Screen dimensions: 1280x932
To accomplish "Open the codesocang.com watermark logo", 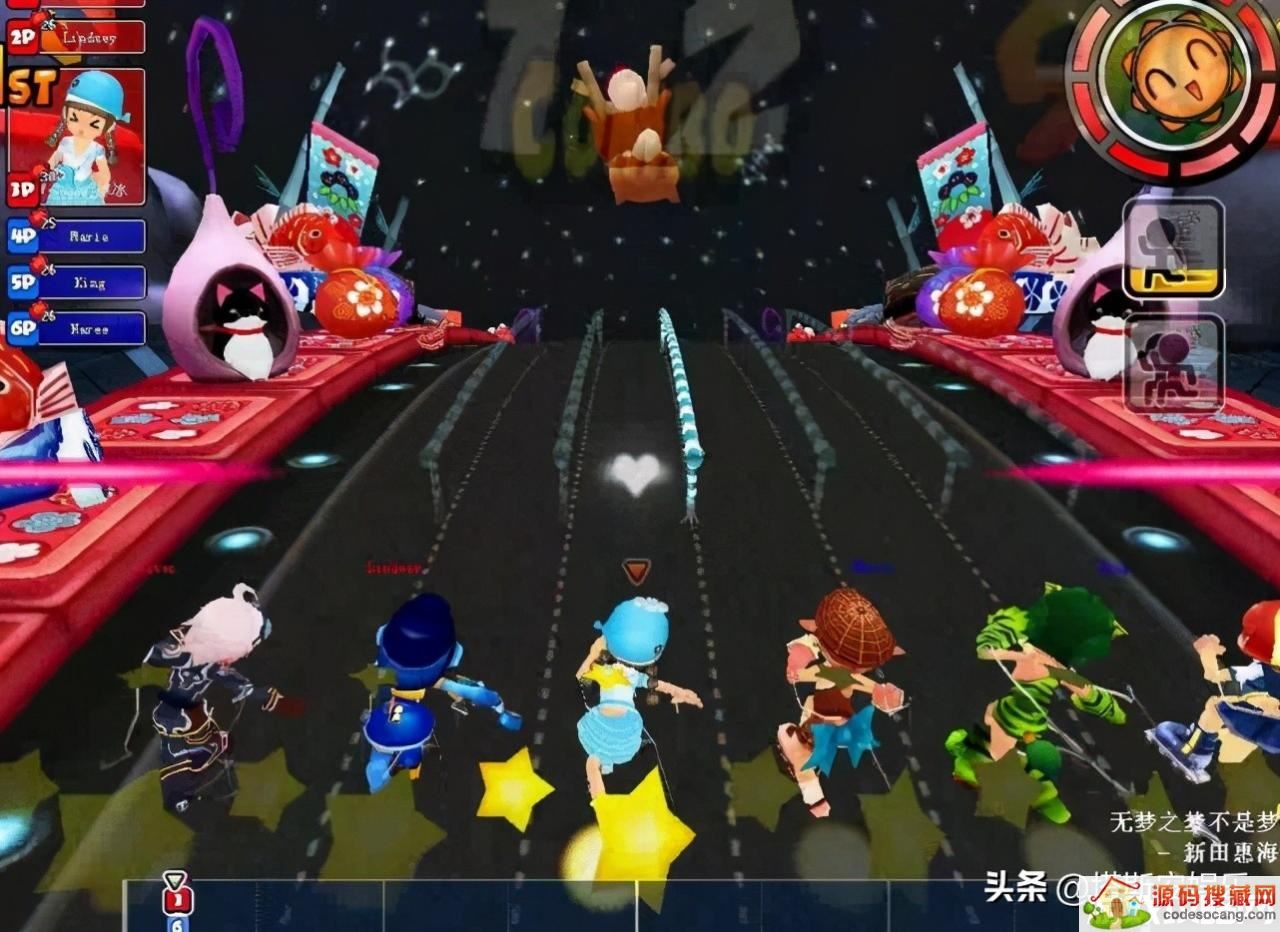I will pos(1180,902).
